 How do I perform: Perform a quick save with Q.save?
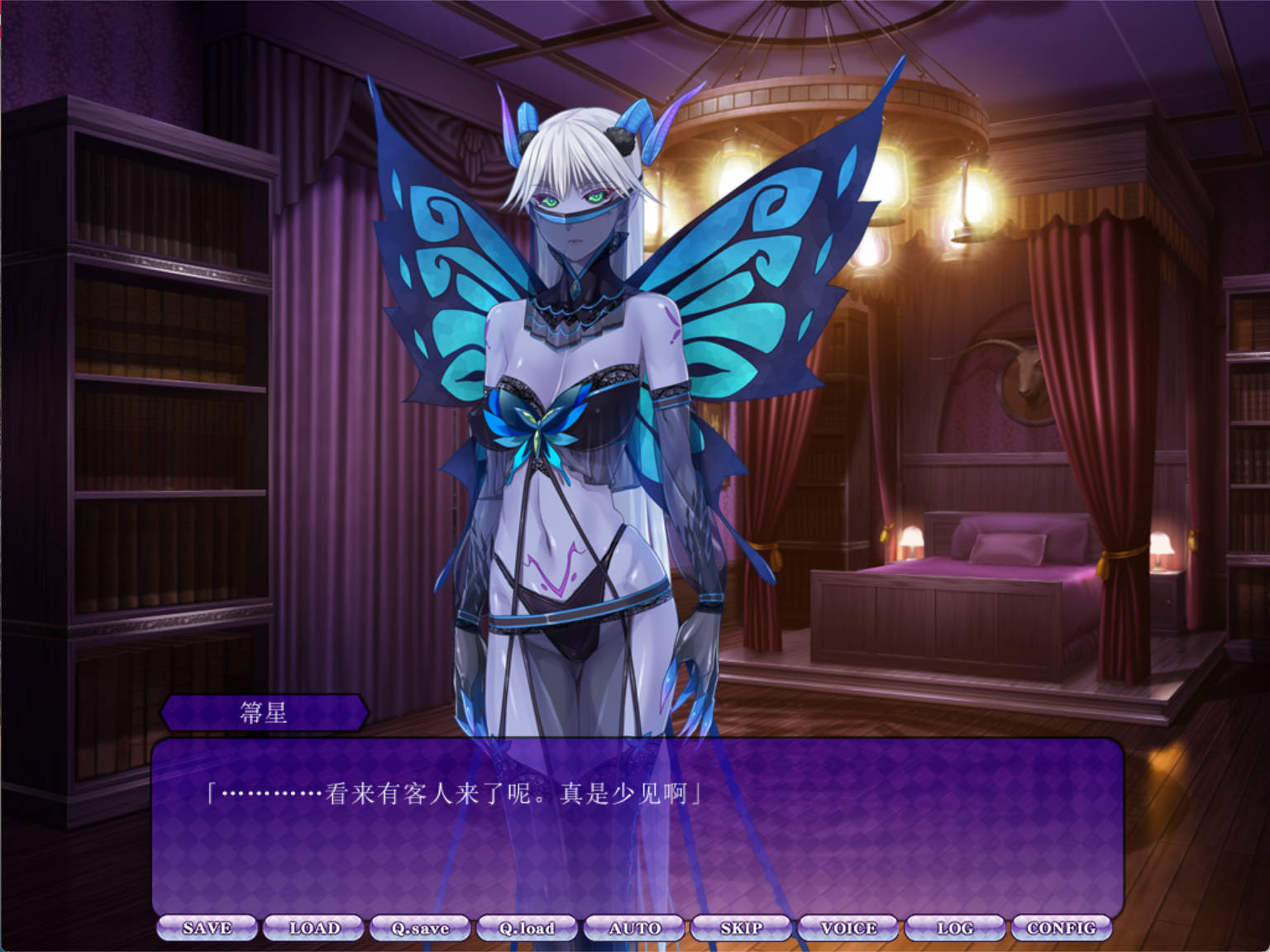[x=421, y=927]
